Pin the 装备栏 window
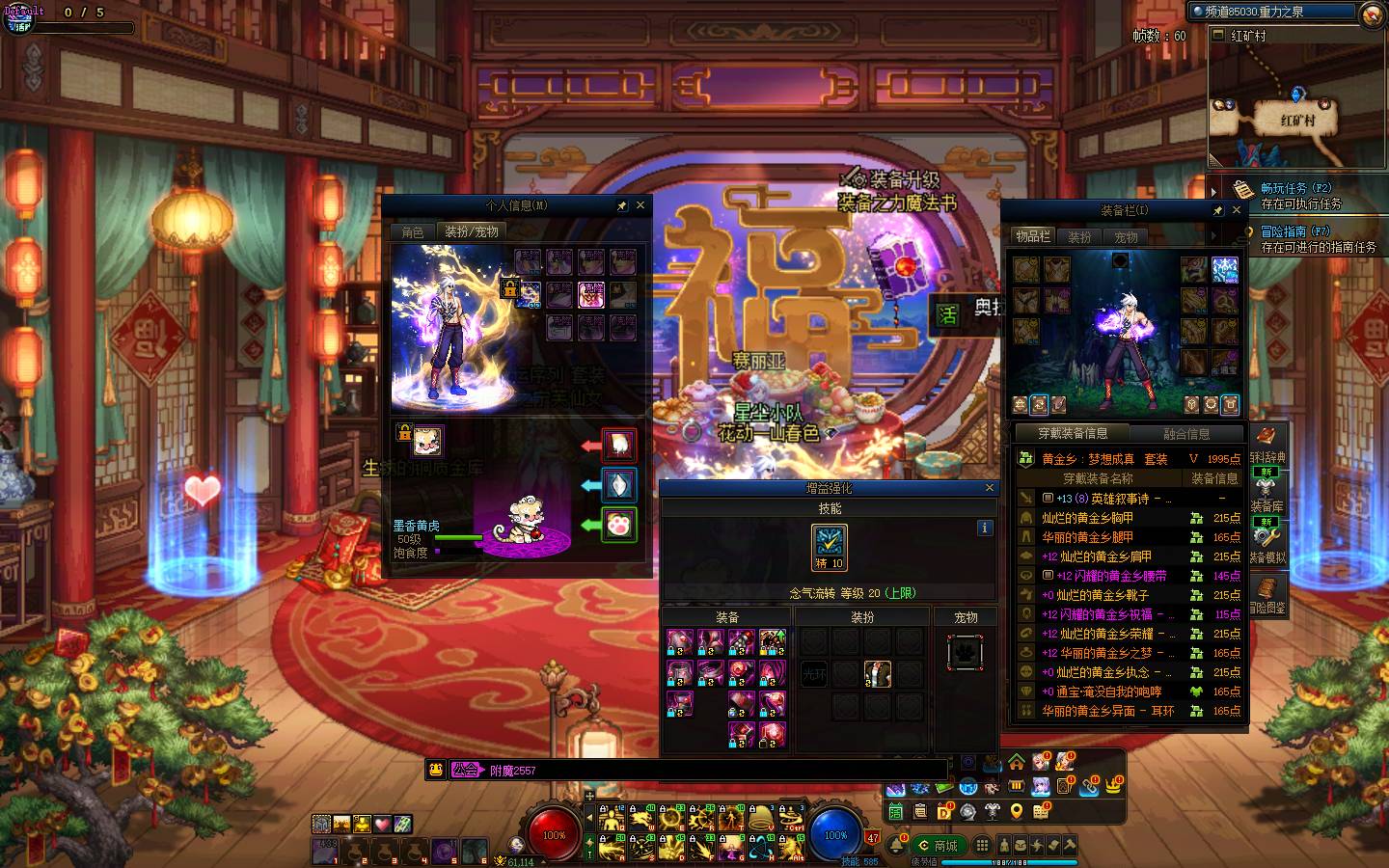The width and height of the screenshot is (1389, 868). (x=1217, y=210)
